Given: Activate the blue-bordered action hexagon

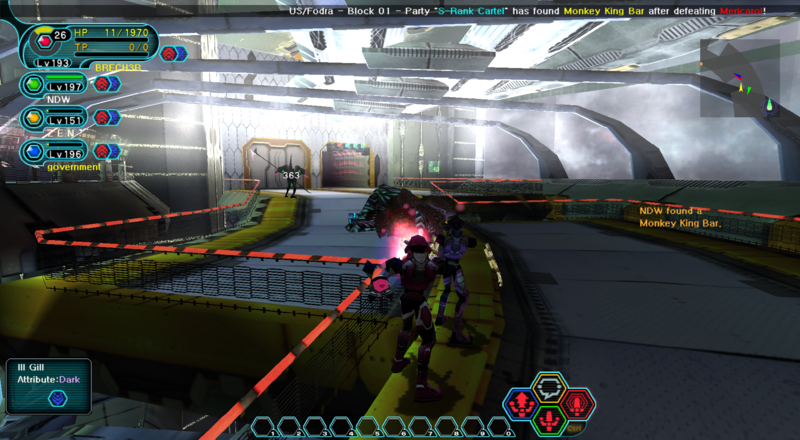Looking at the screenshot, I should click(520, 403).
